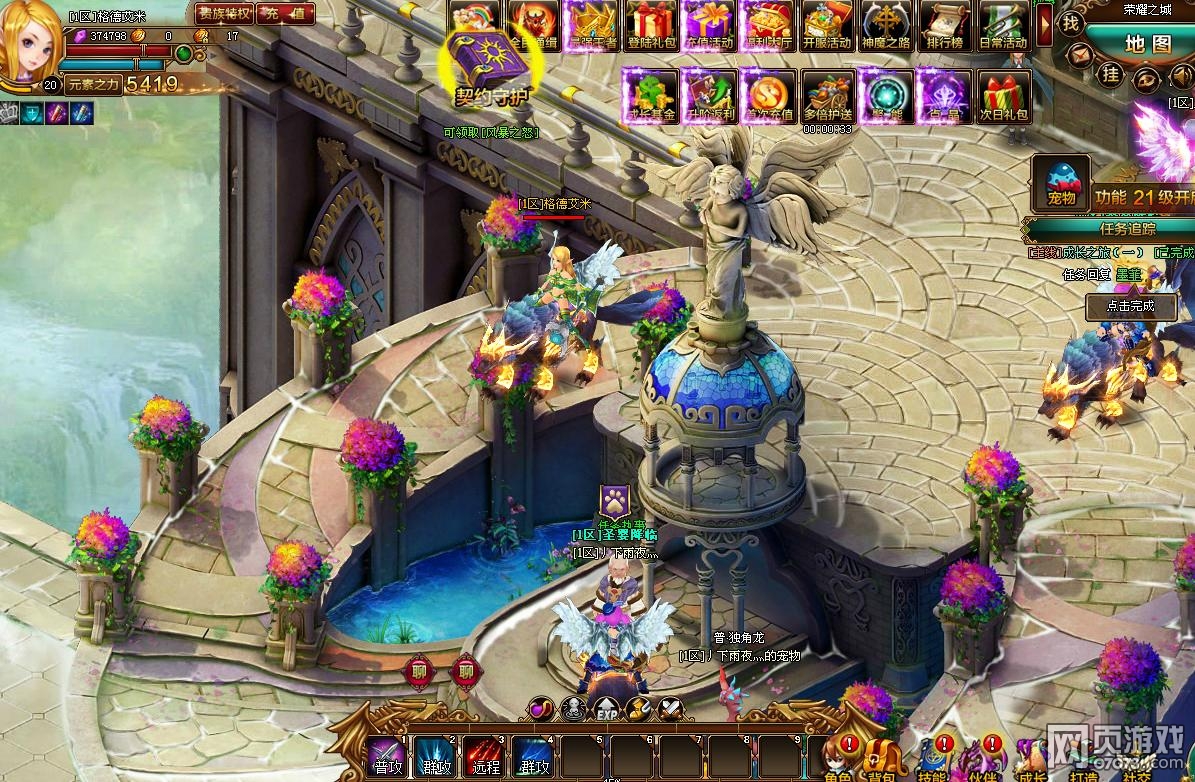Open the 背包 backpack menu

(x=882, y=759)
